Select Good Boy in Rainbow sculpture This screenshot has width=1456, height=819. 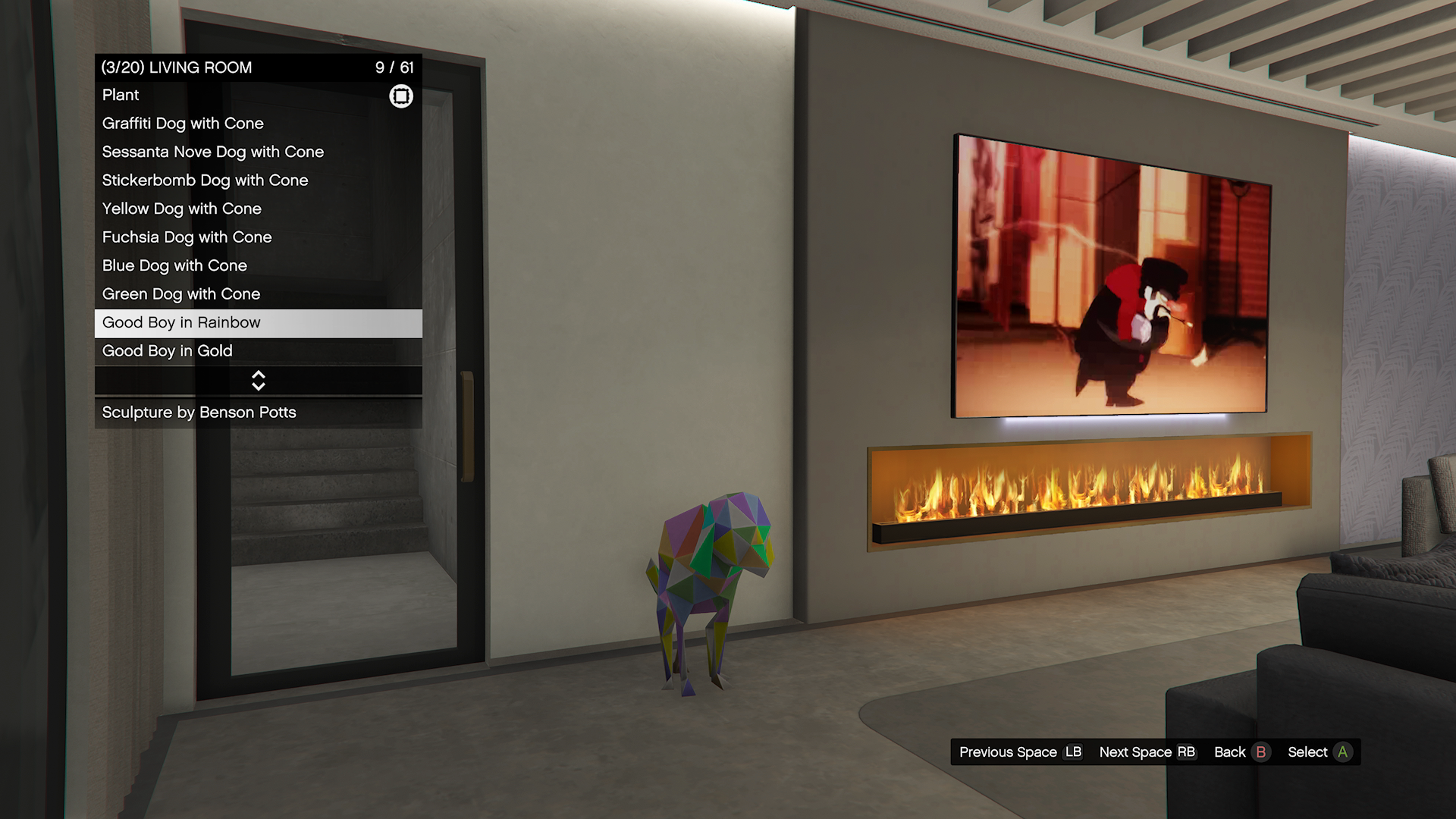tap(258, 323)
